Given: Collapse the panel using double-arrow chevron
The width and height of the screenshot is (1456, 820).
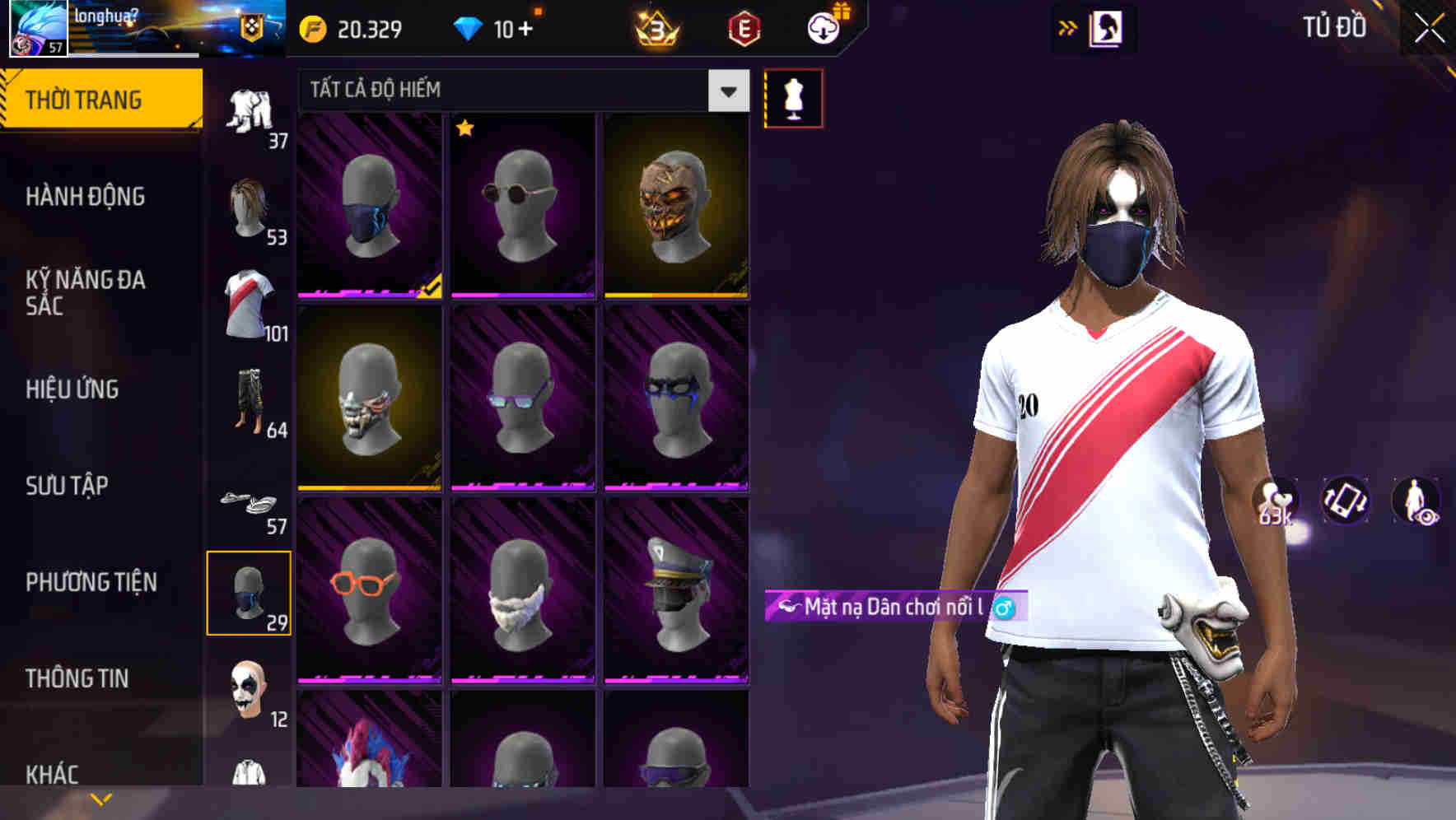Looking at the screenshot, I should coord(1068,26).
